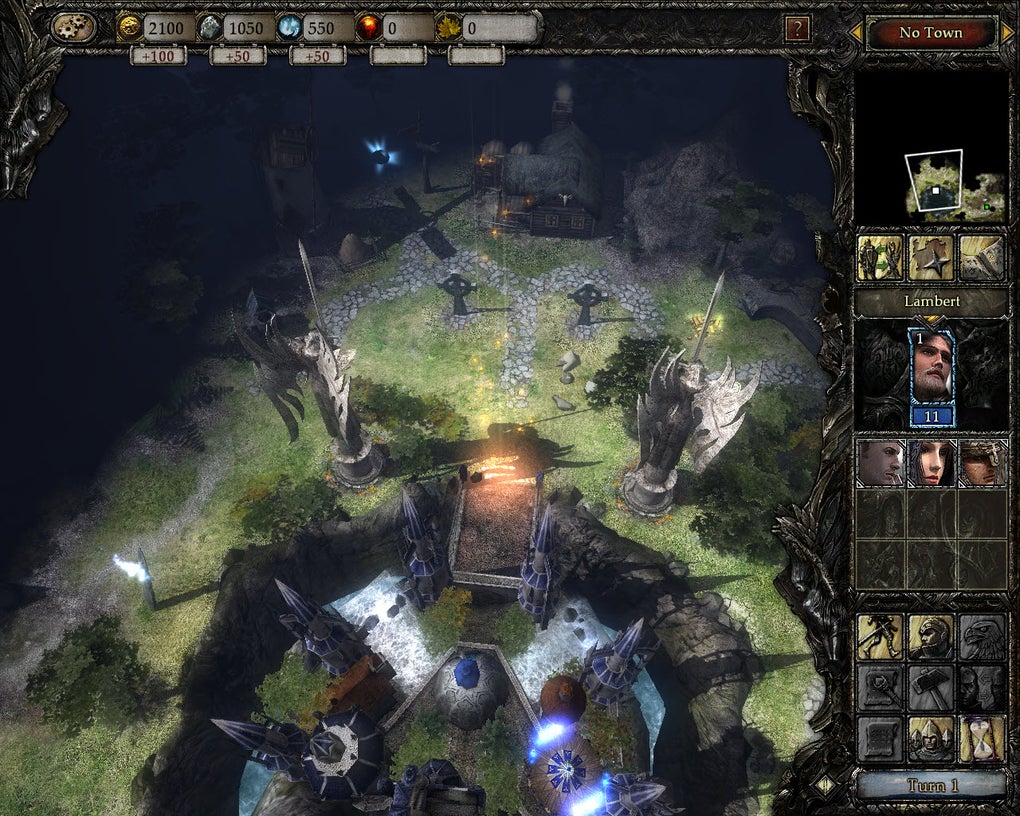Select the open book icon below minimap
The width and height of the screenshot is (1020, 816).
[982, 259]
